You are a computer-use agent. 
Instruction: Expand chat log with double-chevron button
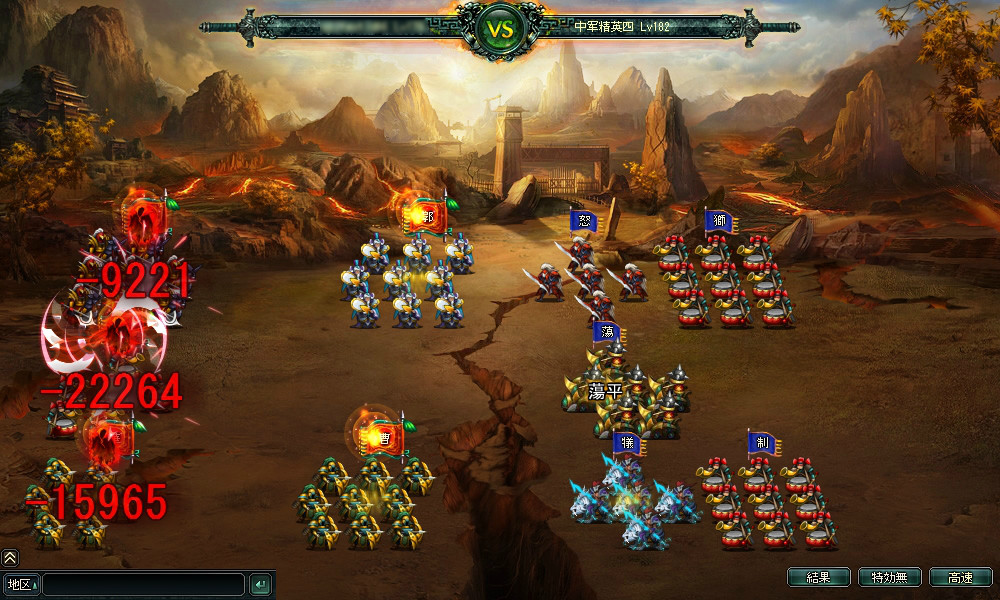click(10, 558)
